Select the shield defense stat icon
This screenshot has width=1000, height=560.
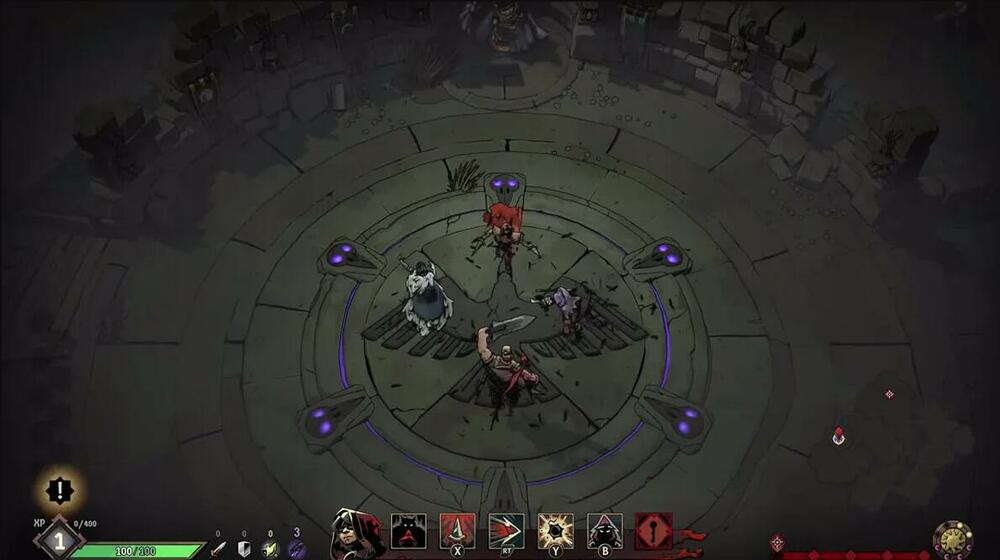[x=244, y=548]
